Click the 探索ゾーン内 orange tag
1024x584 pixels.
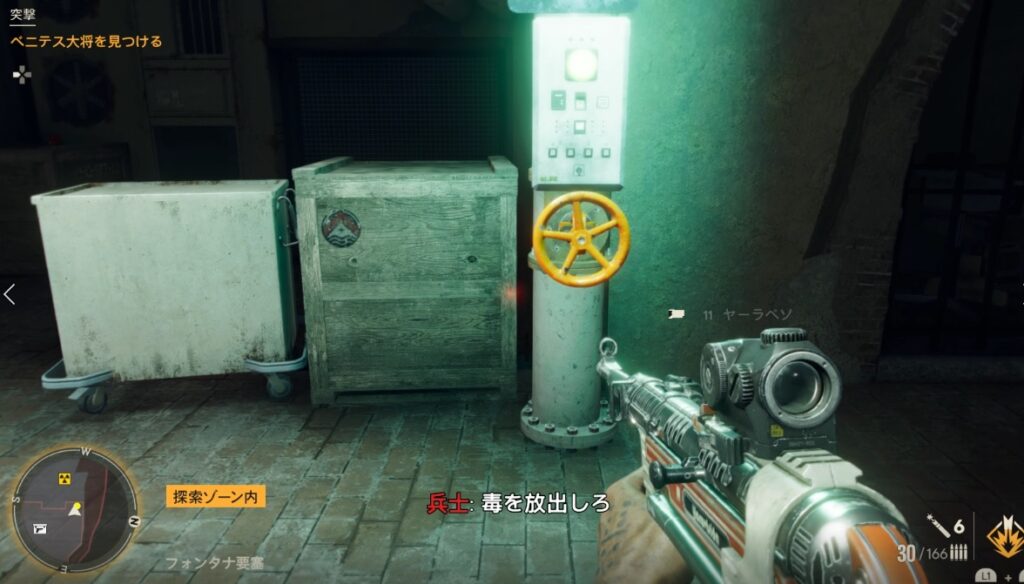[216, 496]
